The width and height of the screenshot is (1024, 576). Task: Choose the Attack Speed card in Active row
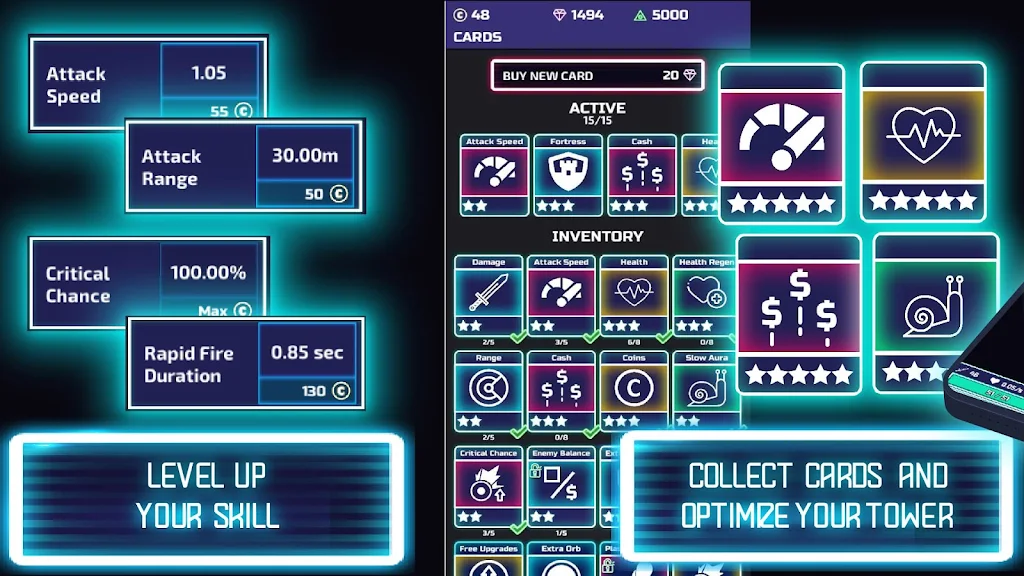point(494,176)
